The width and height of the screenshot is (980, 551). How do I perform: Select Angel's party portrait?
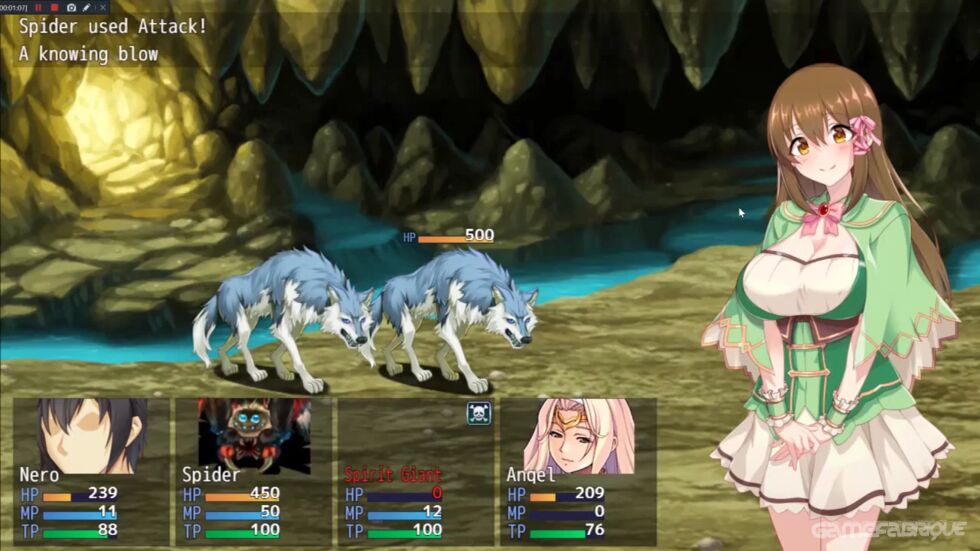click(x=578, y=435)
